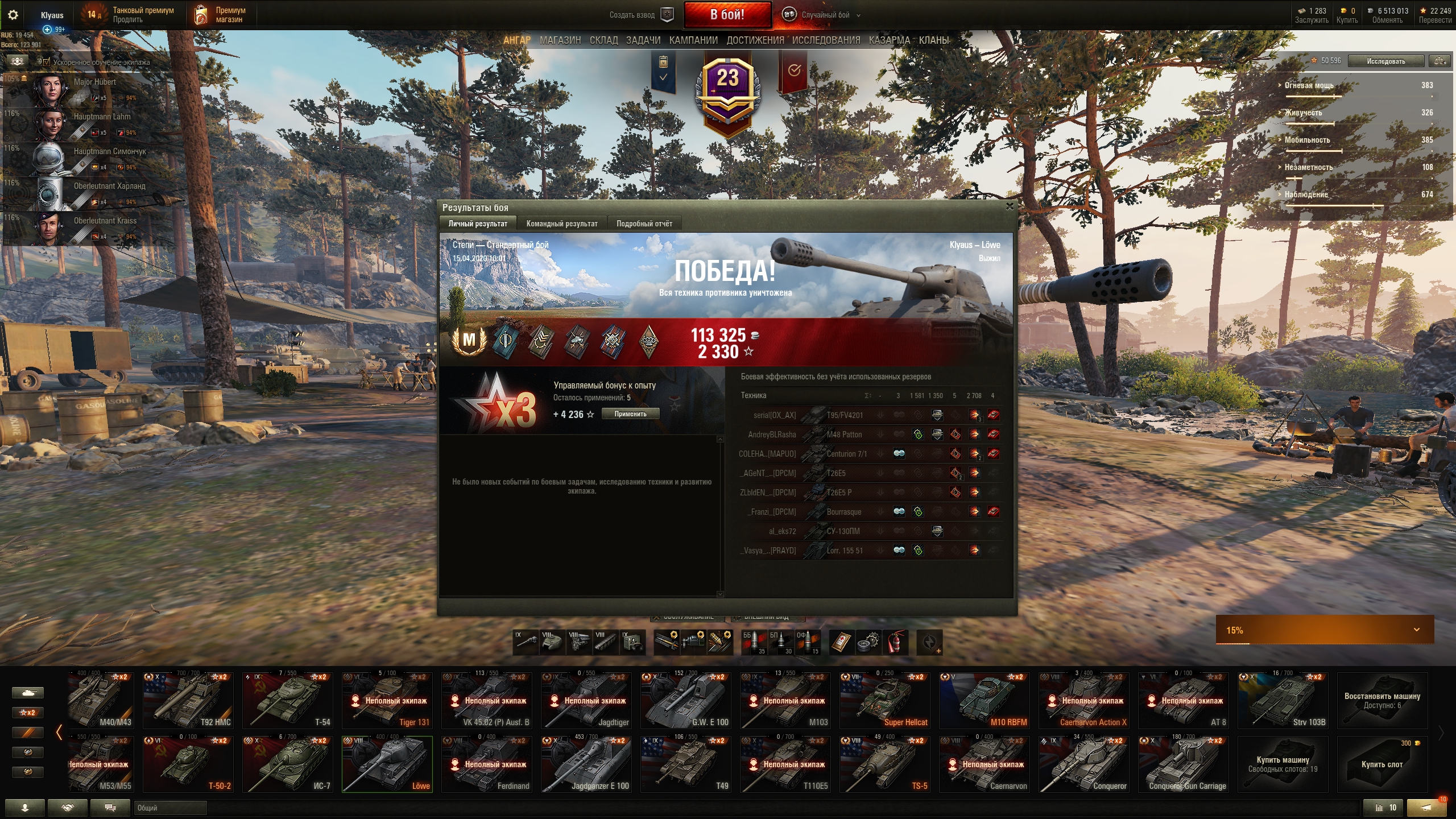The image size is (1456, 819).
Task: Open the МАГАЗИН menu section
Action: pyautogui.click(x=560, y=40)
